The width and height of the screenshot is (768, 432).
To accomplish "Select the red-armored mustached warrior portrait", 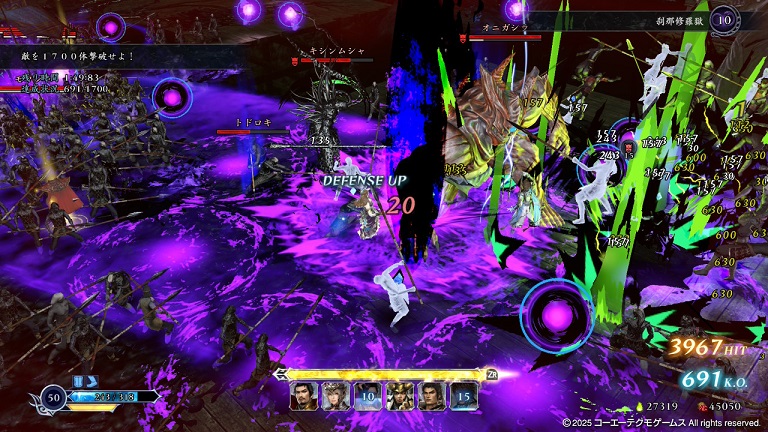I will tap(304, 396).
